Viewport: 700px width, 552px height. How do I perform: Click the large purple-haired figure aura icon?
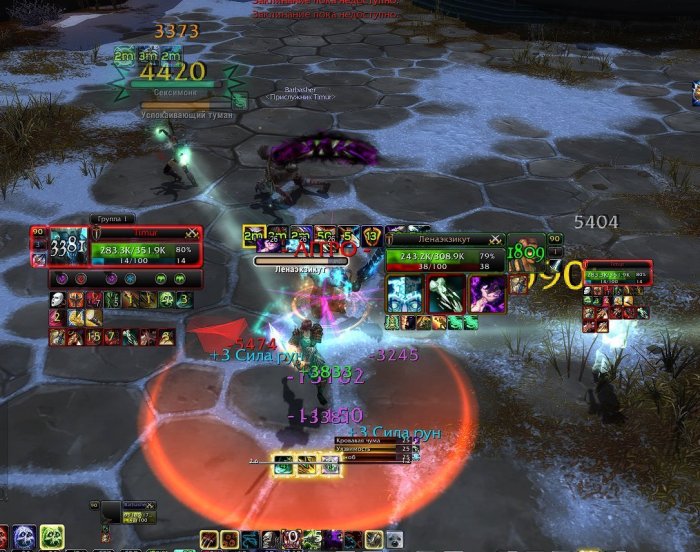486,294
